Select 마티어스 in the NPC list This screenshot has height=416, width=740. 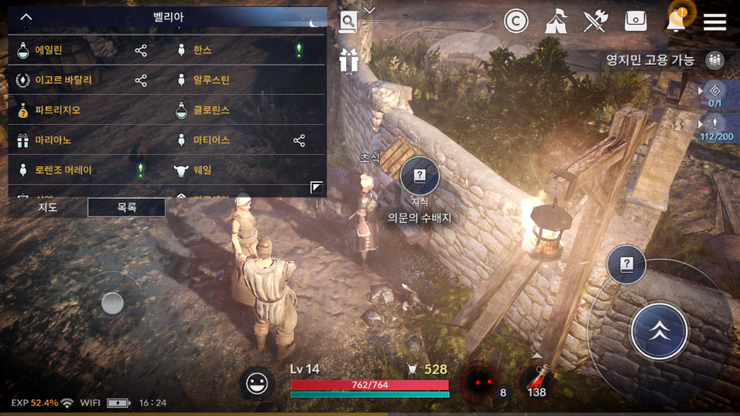[x=211, y=140]
